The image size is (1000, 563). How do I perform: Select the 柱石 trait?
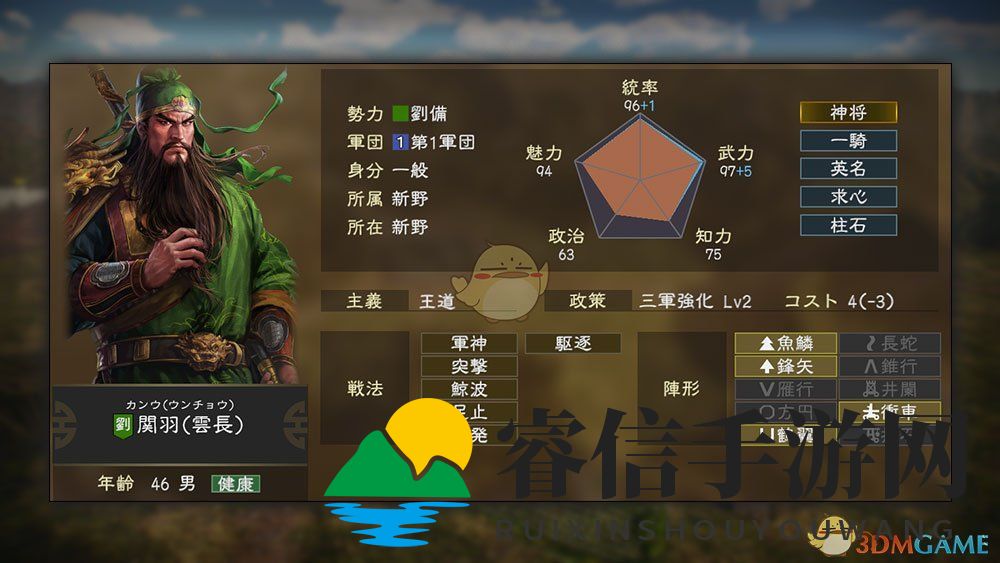(x=848, y=225)
